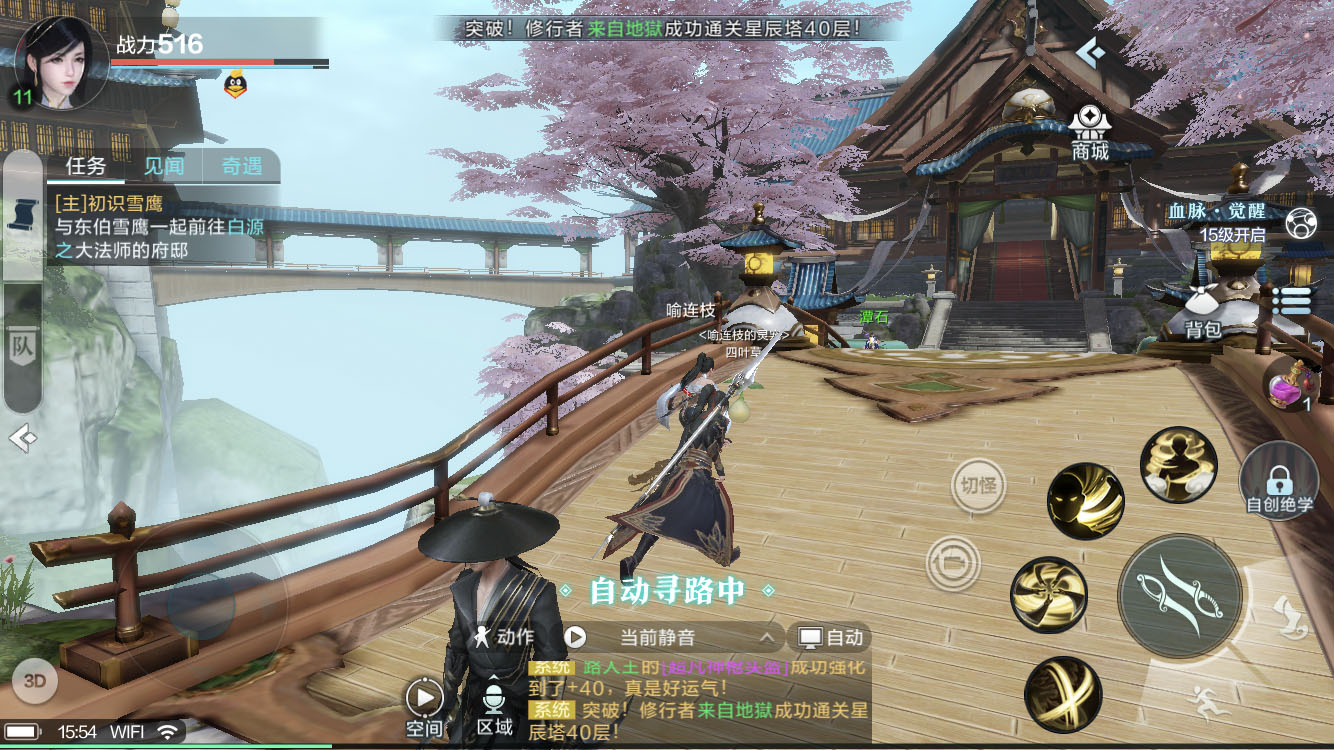Image resolution: width=1334 pixels, height=750 pixels.
Task: Open the 商城 shop
Action: point(1090,133)
